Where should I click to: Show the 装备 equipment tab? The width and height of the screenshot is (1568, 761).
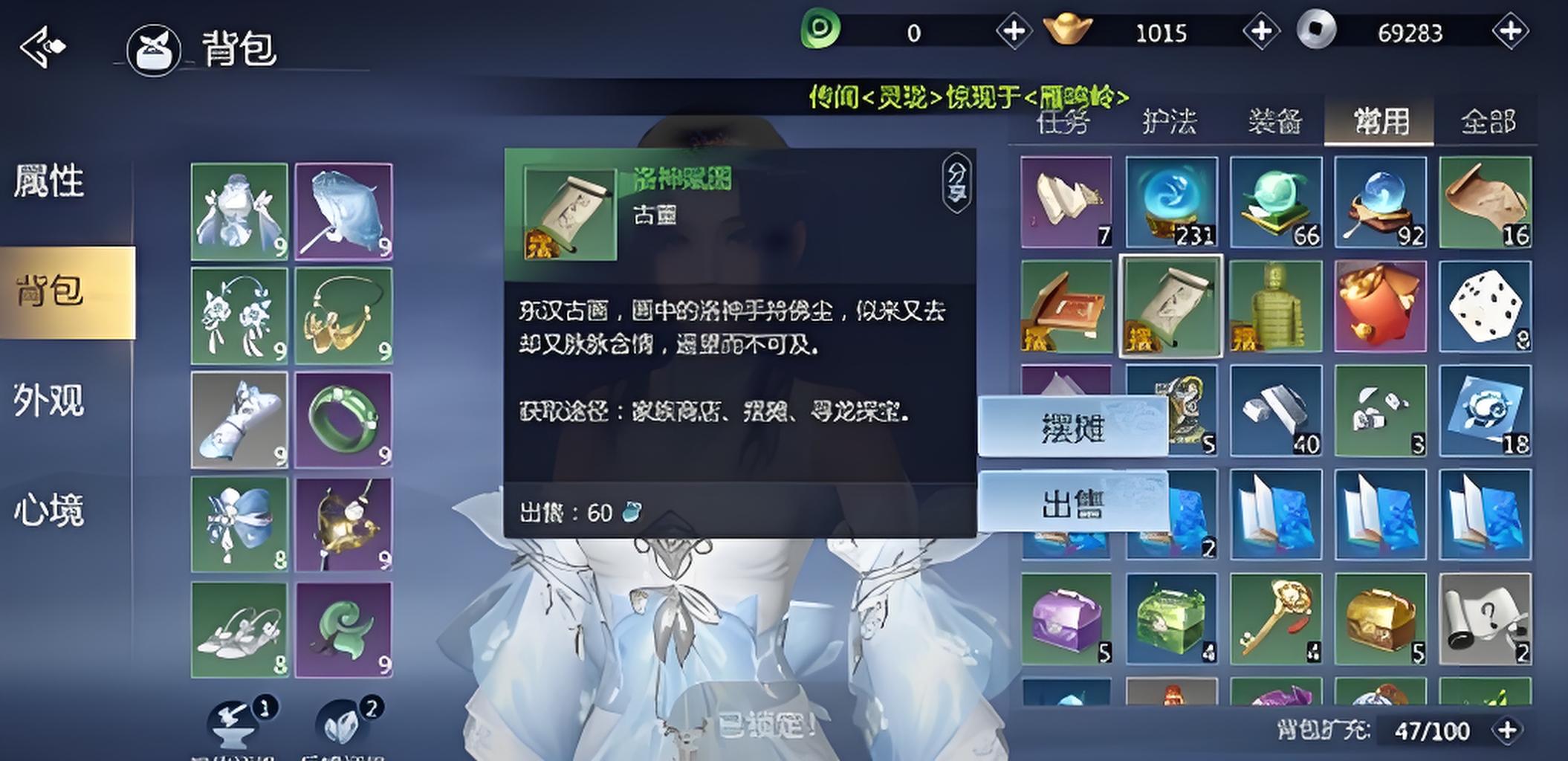tap(1274, 121)
